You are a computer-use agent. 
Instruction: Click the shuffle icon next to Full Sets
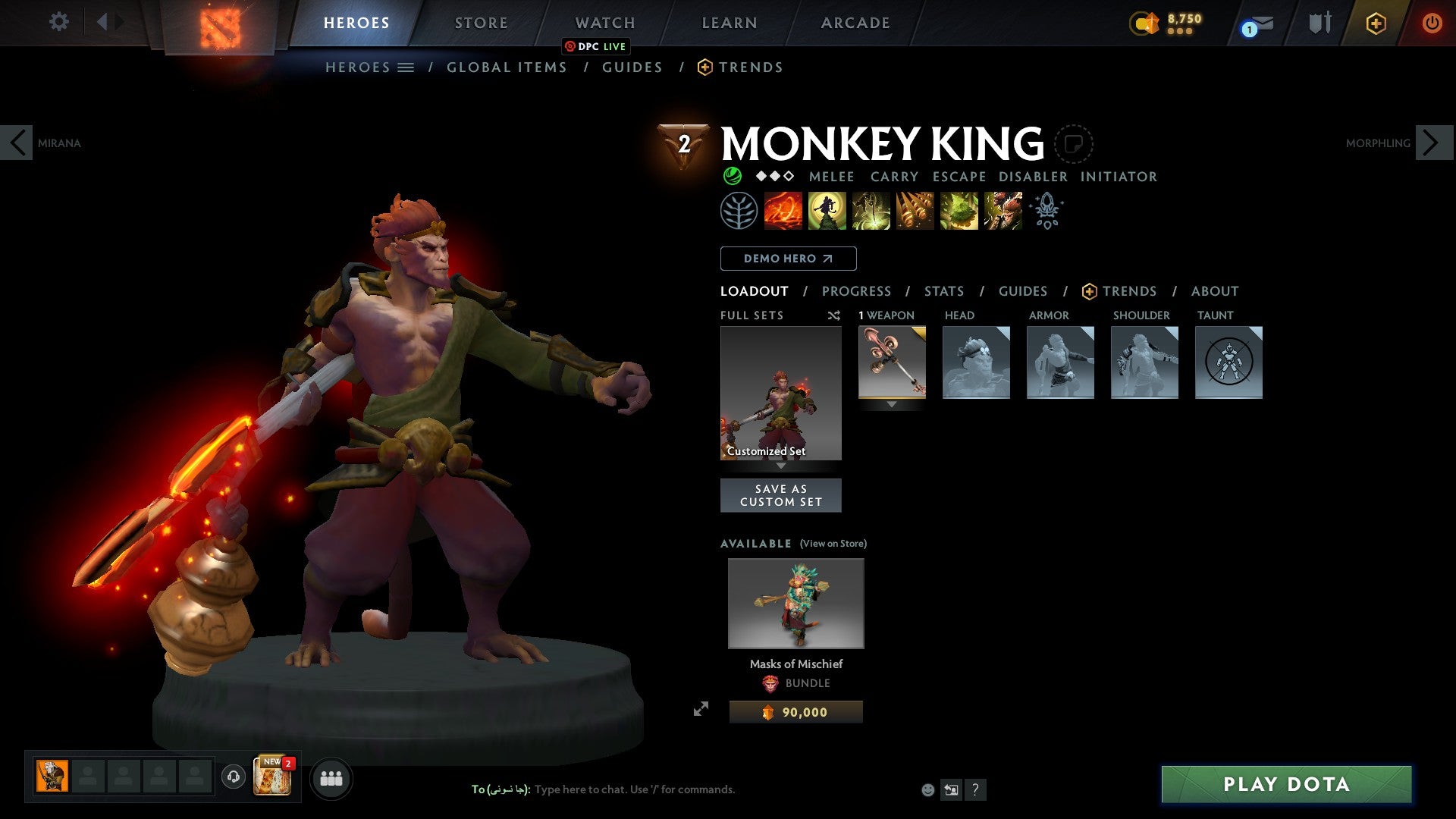pyautogui.click(x=834, y=315)
